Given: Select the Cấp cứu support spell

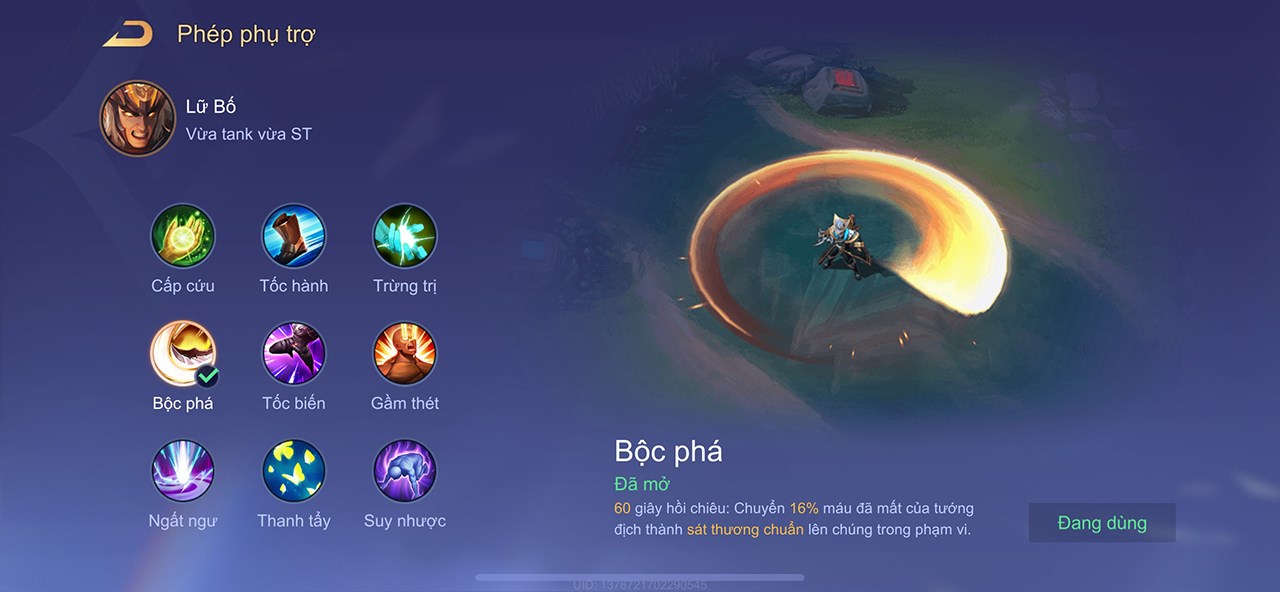Looking at the screenshot, I should (183, 236).
